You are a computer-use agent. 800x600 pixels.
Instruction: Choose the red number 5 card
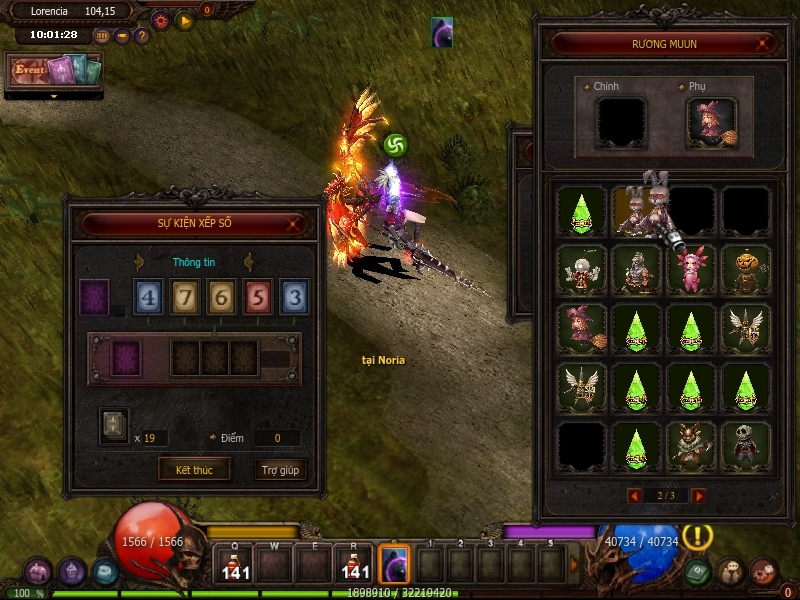(258, 298)
